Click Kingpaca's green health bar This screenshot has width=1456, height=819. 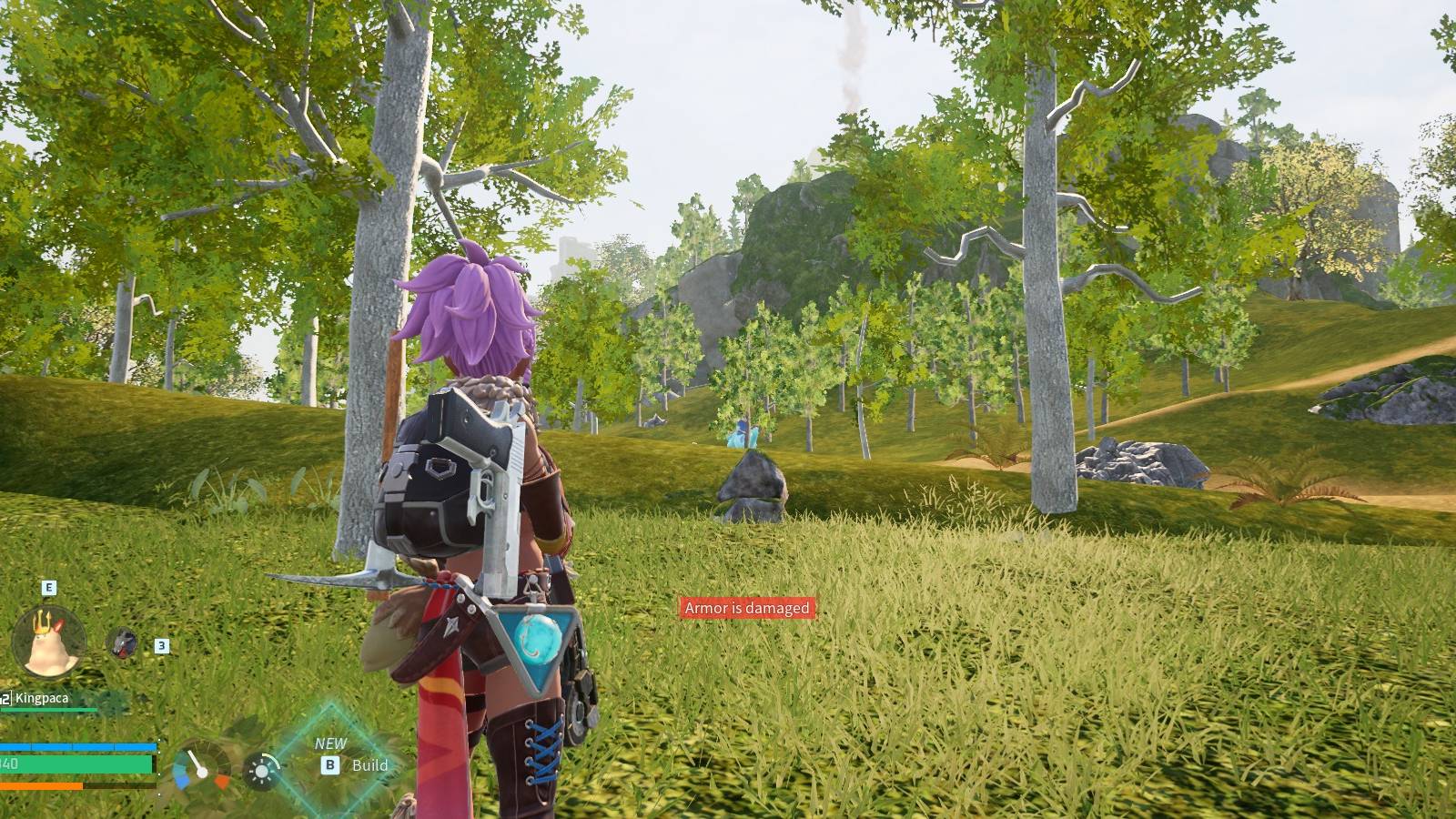click(x=47, y=711)
